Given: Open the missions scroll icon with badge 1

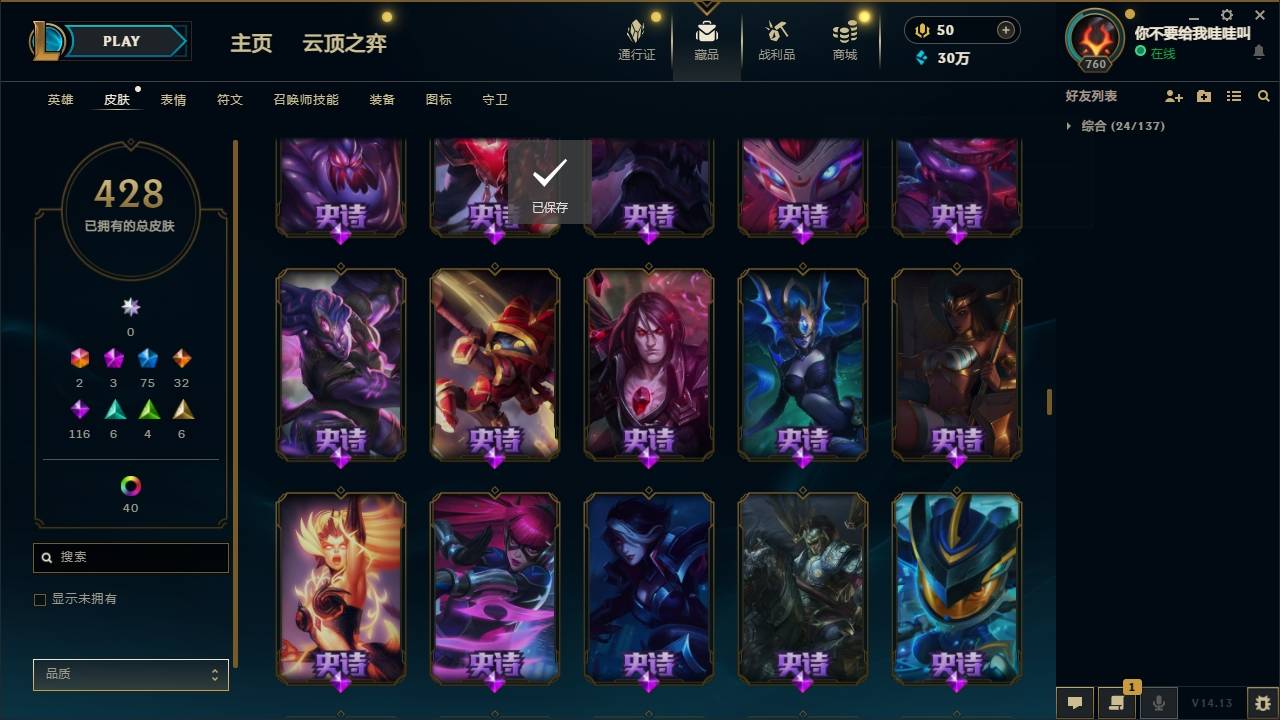Looking at the screenshot, I should point(1117,702).
